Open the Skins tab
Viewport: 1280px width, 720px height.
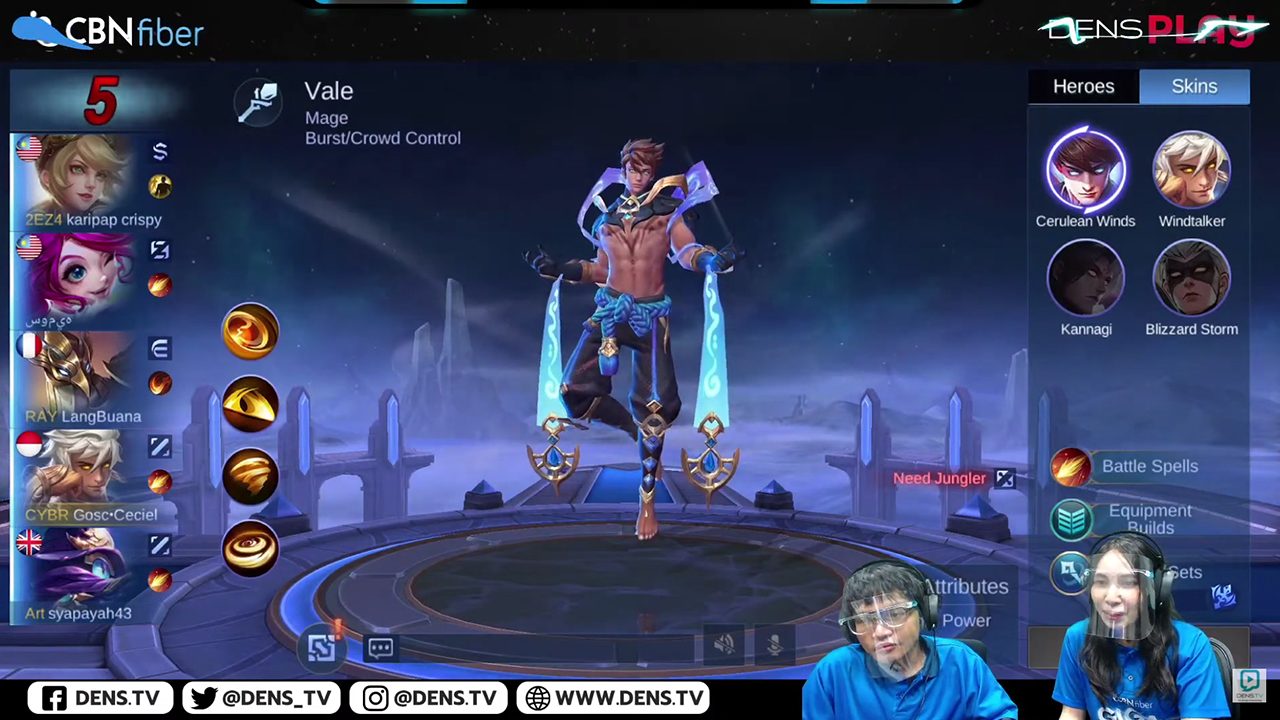point(1194,87)
